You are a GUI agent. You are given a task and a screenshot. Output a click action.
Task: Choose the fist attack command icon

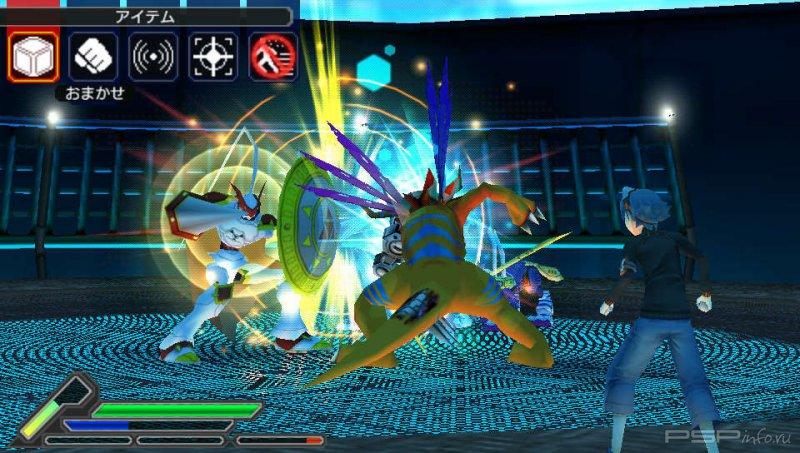(92, 56)
